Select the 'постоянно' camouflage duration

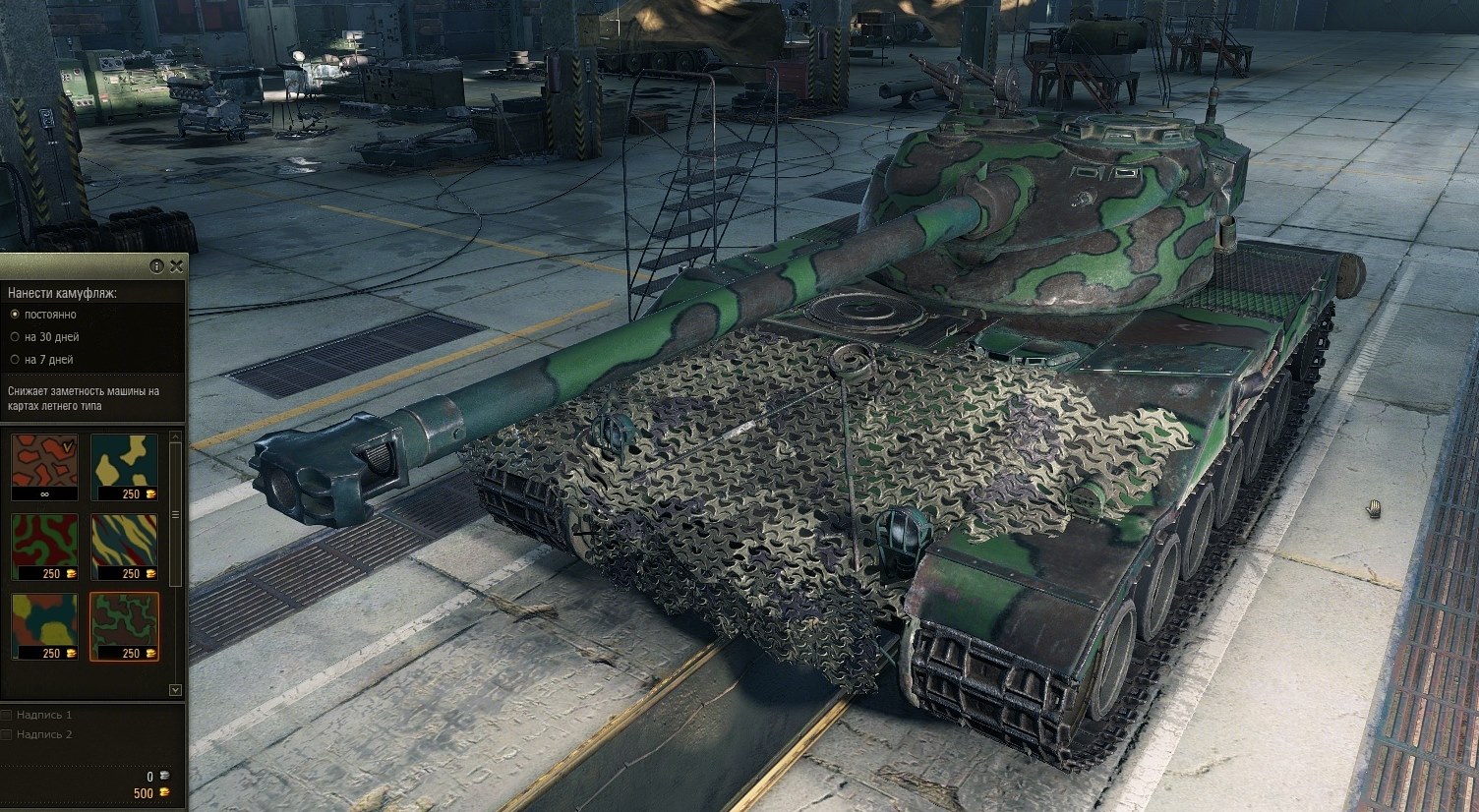click(14, 315)
